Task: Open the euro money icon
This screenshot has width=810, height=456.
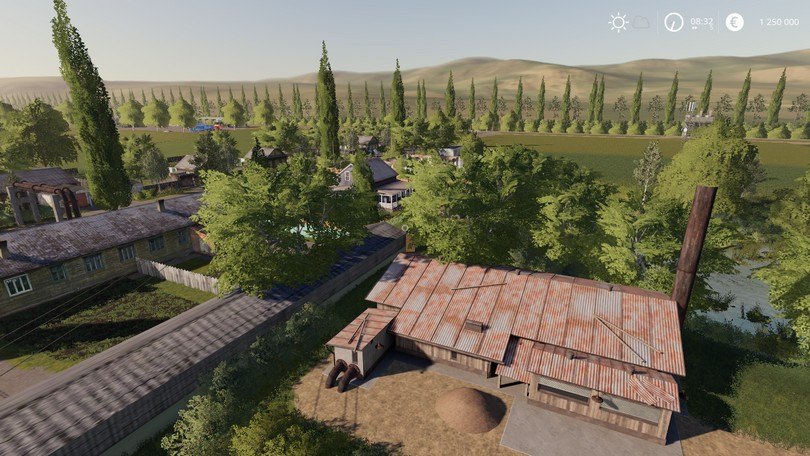Action: click(734, 22)
